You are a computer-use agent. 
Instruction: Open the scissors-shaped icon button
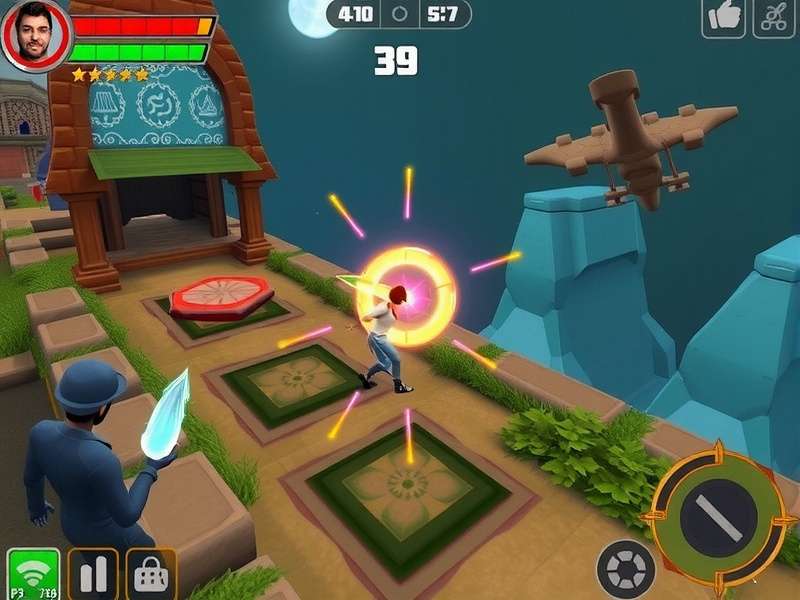(774, 18)
